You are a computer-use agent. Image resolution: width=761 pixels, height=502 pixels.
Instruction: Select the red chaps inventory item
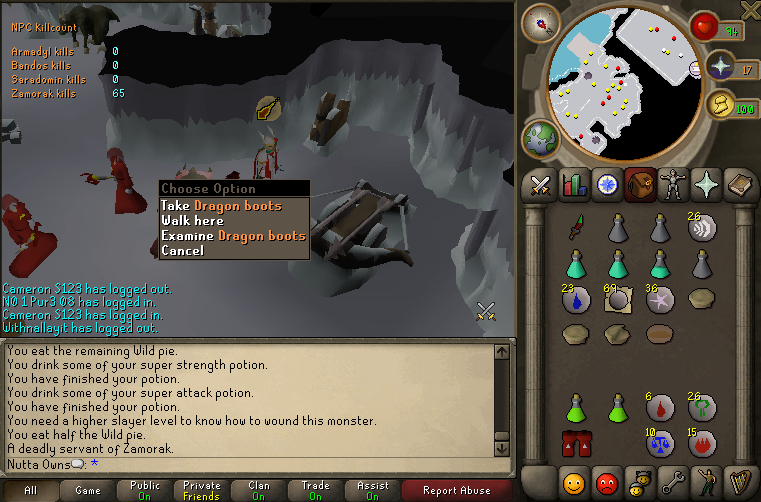coord(575,442)
